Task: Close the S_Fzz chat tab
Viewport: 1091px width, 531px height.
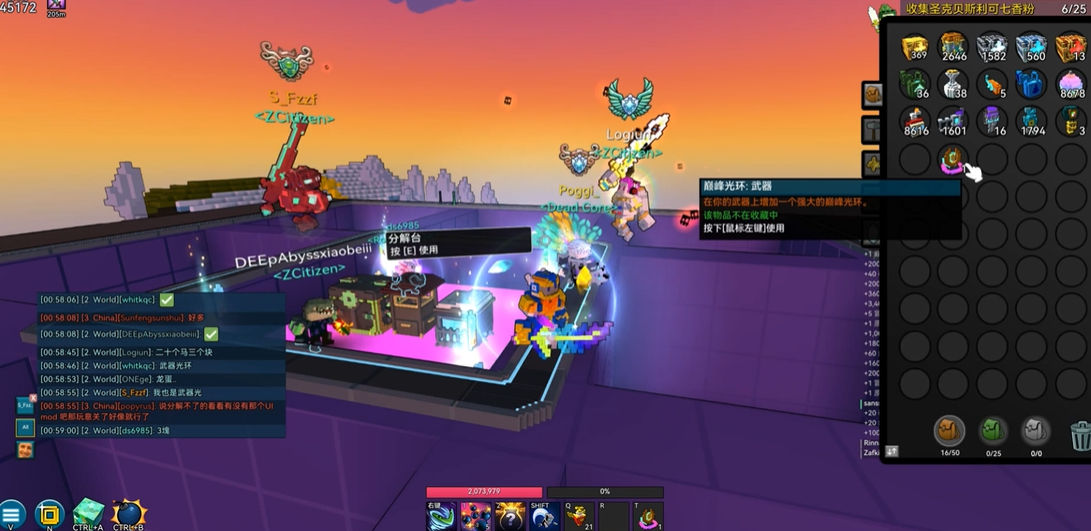Action: click(x=33, y=398)
